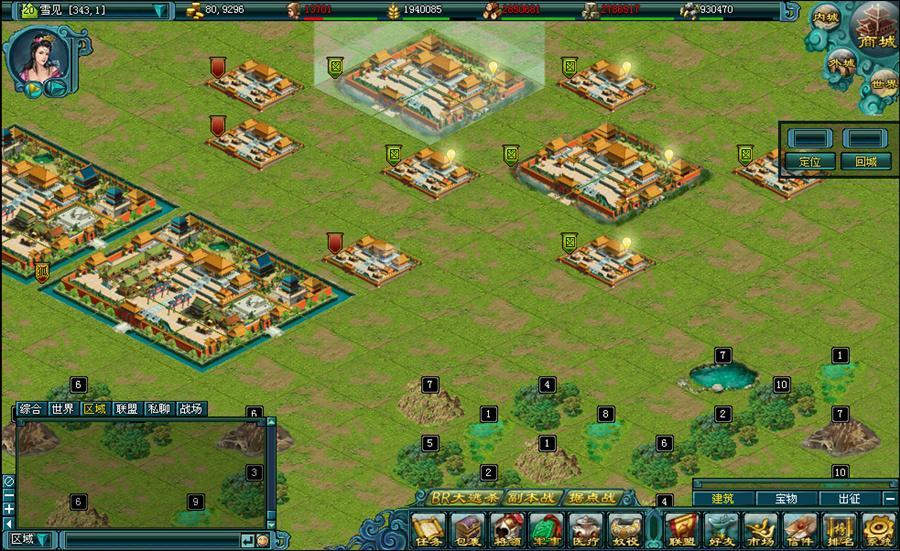Open the 任务 quests icon

[x=429, y=529]
